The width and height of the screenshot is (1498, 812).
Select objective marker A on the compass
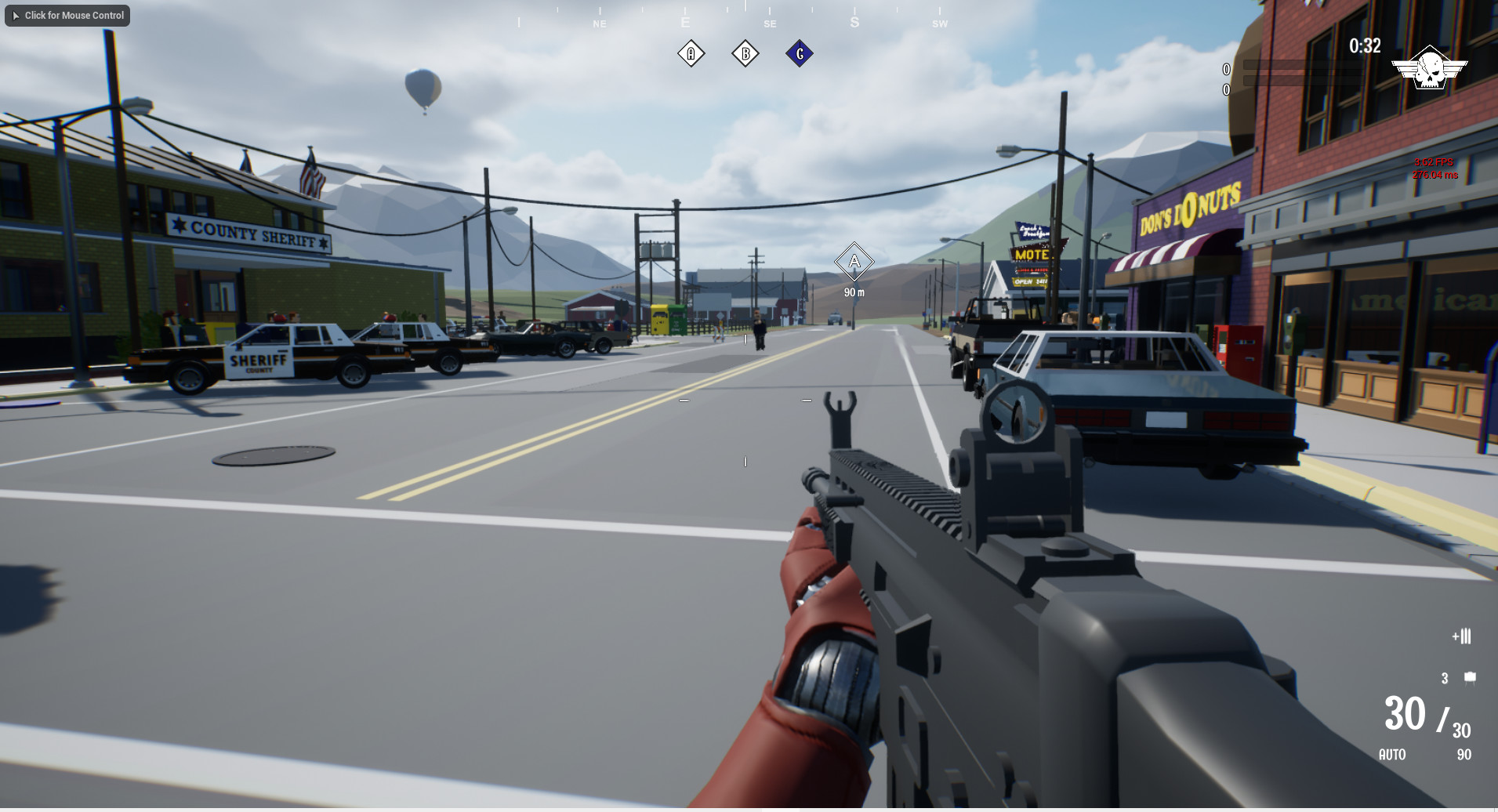click(691, 53)
